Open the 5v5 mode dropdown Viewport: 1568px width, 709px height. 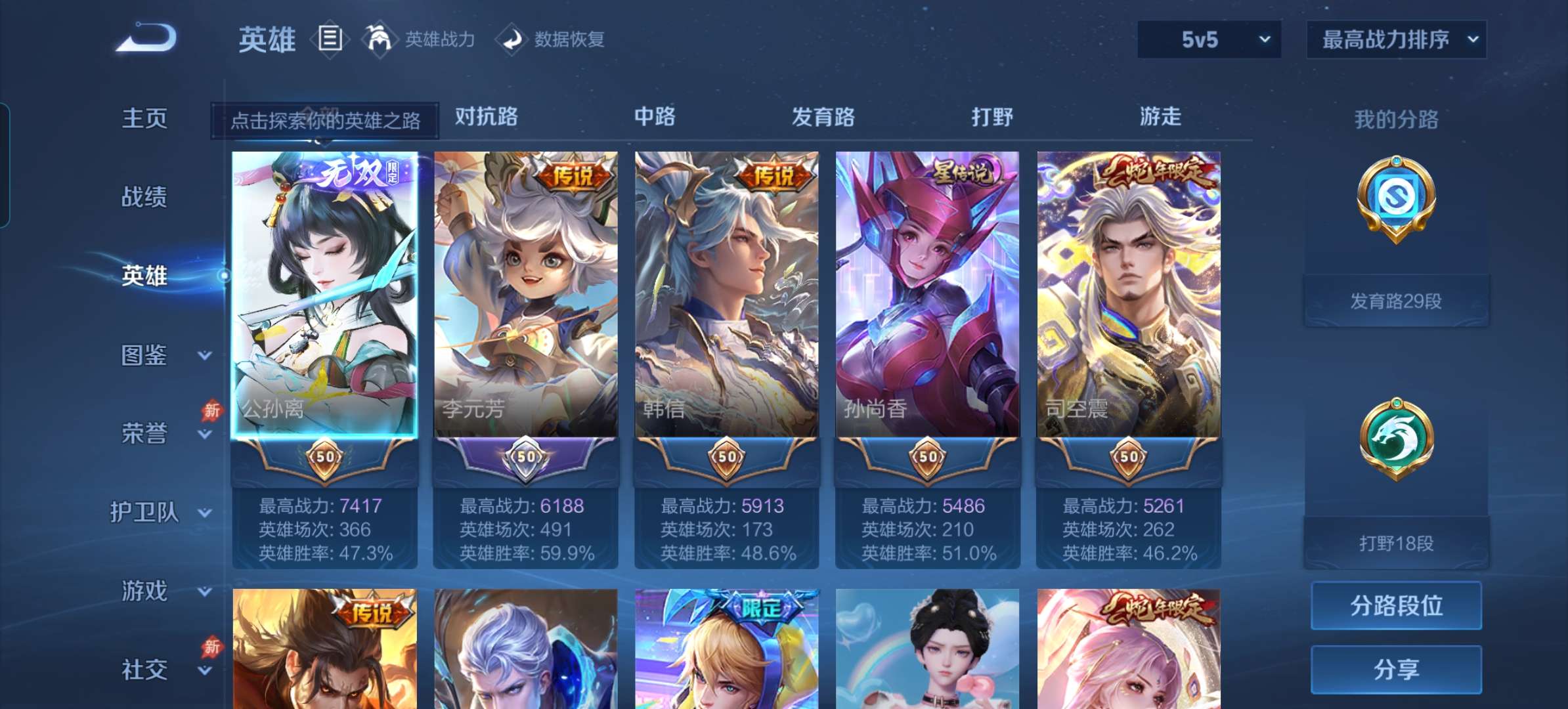(x=1208, y=39)
